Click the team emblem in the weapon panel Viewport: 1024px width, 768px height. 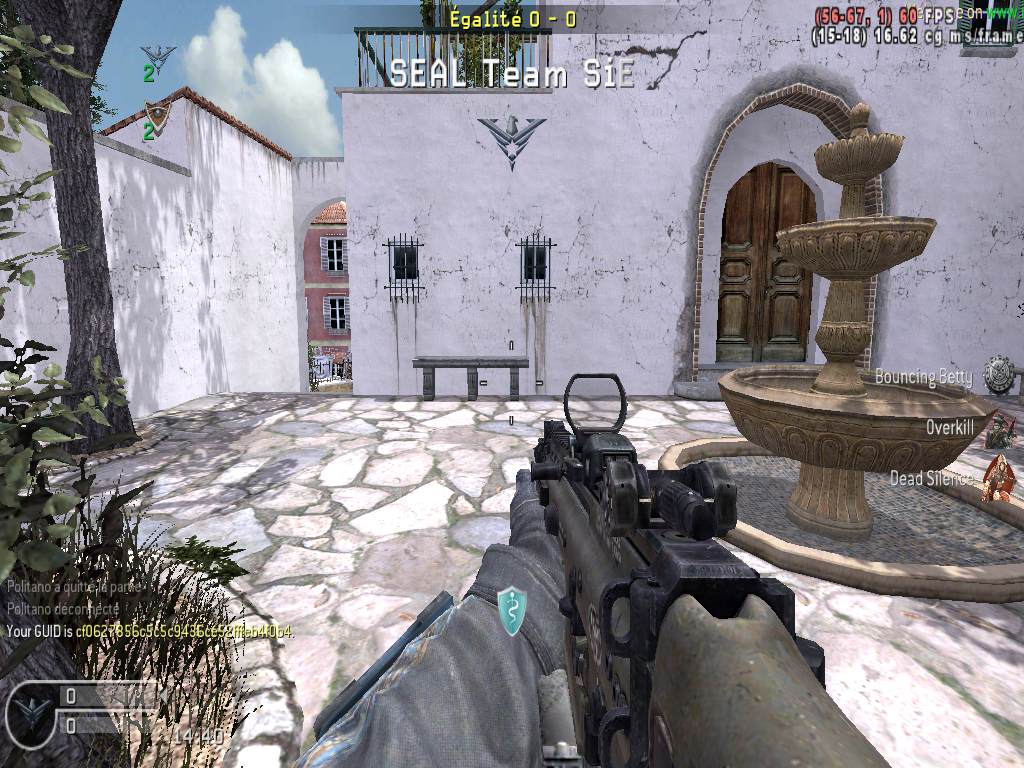pos(33,709)
